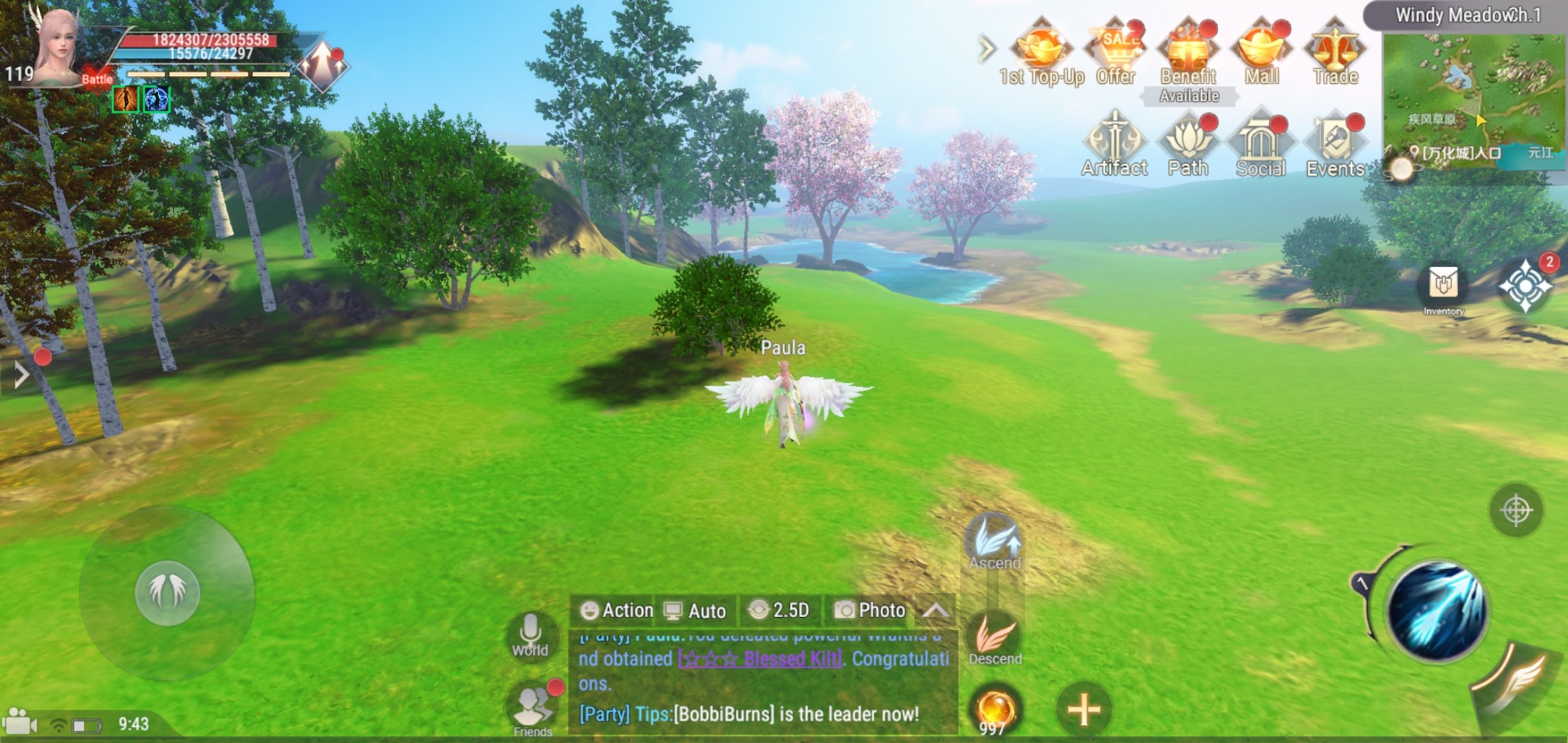The width and height of the screenshot is (1568, 743).
Task: Open the Path lotus menu
Action: [1188, 143]
